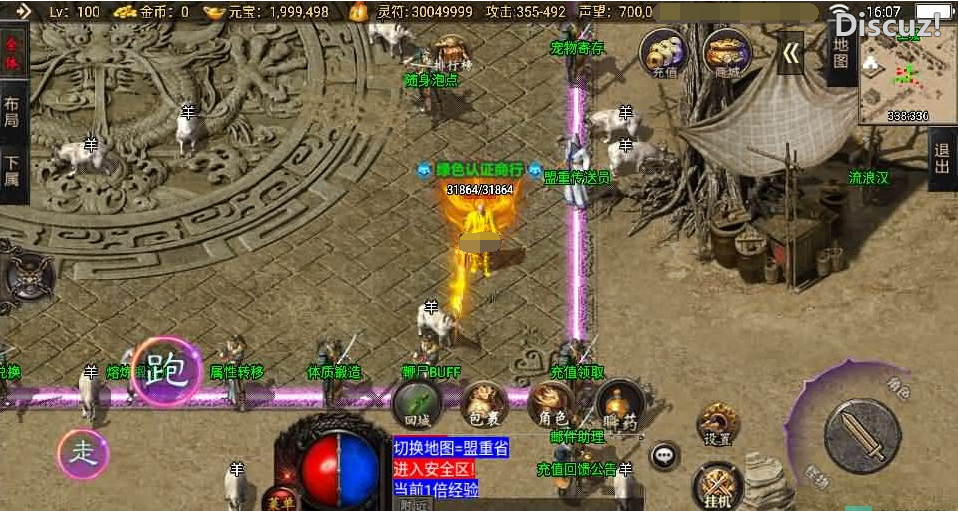This screenshot has height=511, width=958.
Task: Tap the 嗑药 potion button
Action: coord(618,402)
